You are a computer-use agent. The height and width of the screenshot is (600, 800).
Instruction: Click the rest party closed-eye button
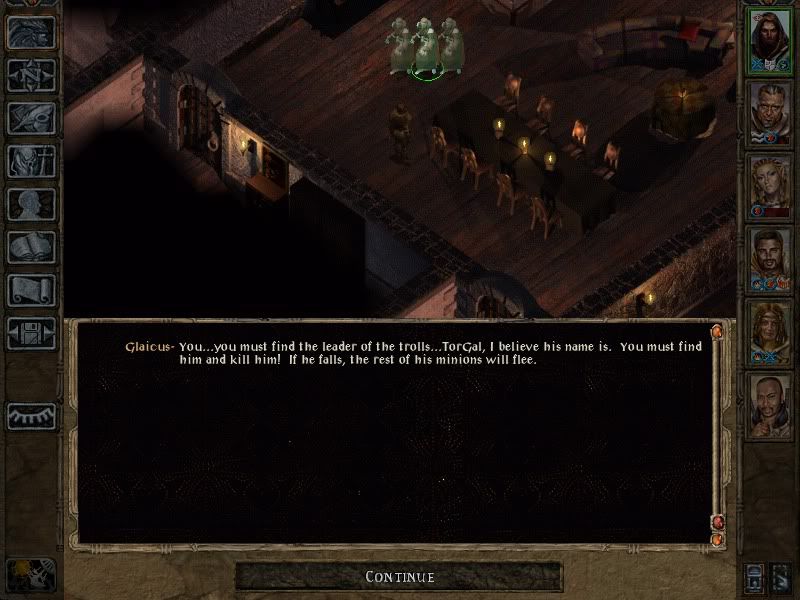coord(31,415)
